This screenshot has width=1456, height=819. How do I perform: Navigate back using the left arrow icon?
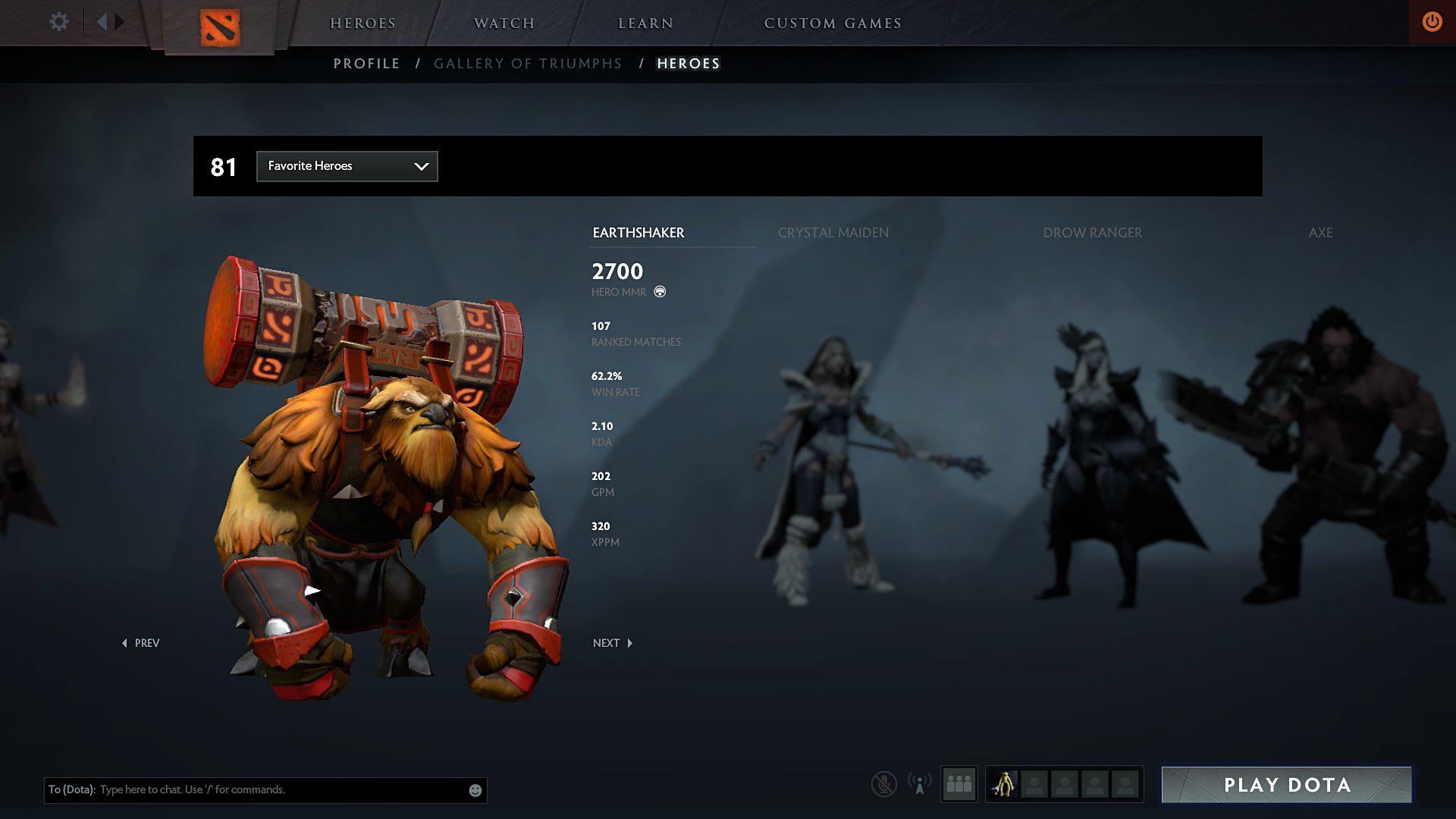pyautogui.click(x=103, y=20)
